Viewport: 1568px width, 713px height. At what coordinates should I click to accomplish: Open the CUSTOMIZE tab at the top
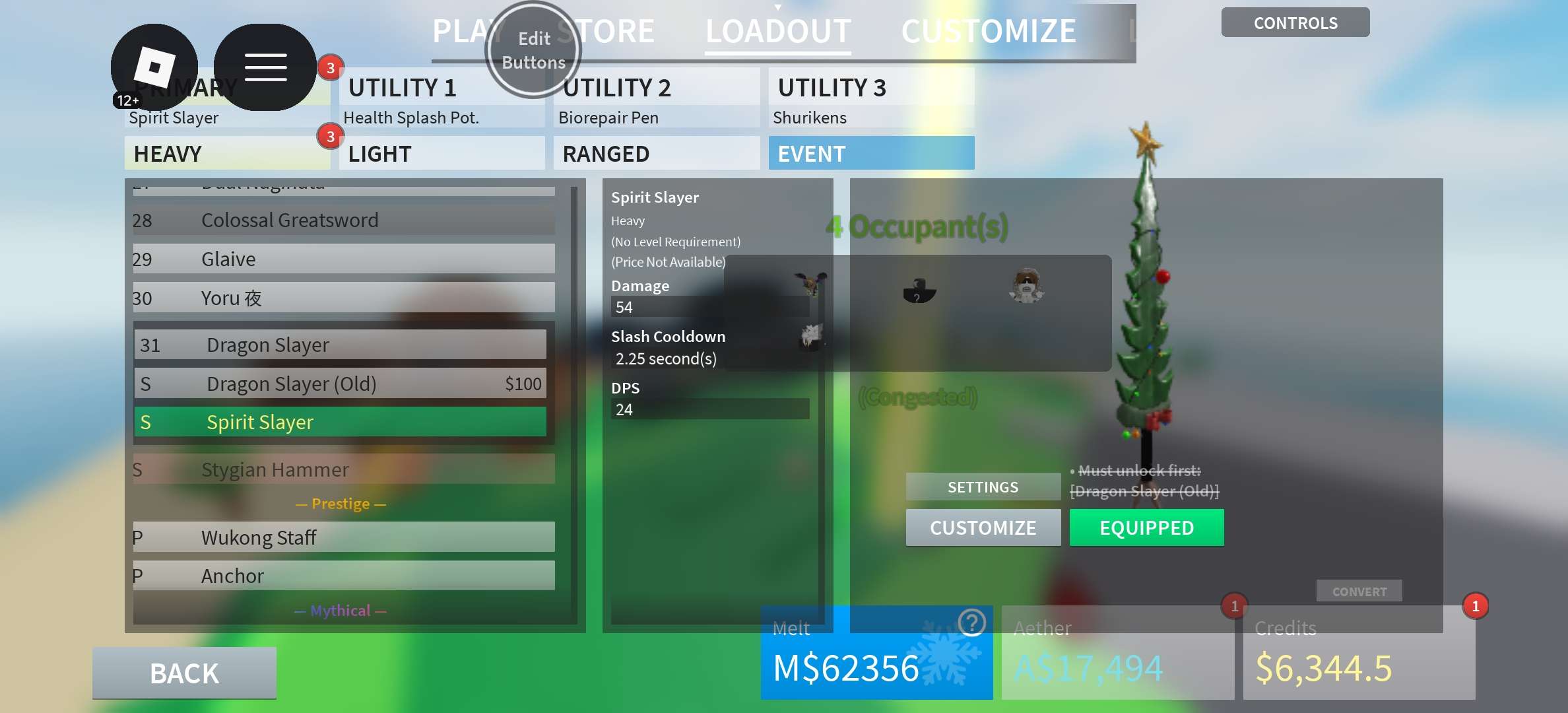[990, 30]
